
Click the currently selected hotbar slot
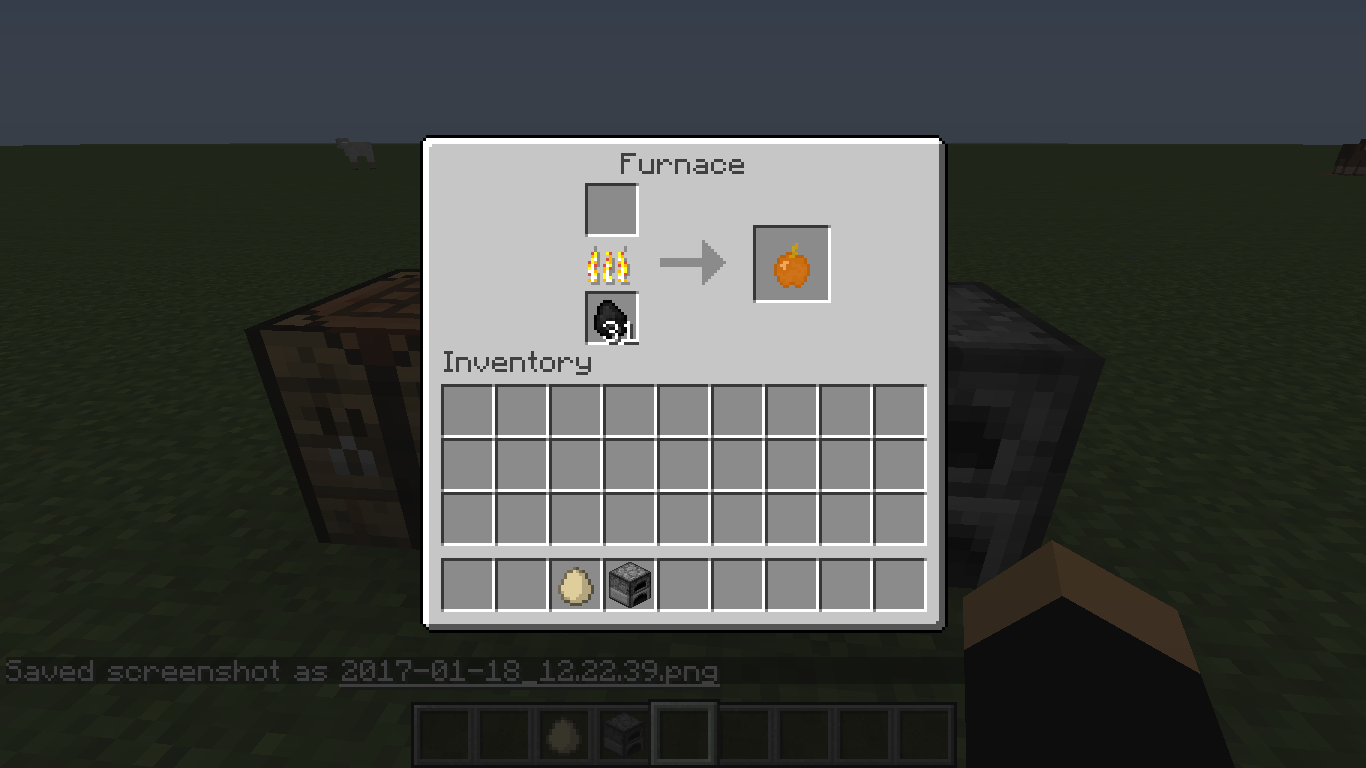pos(683,734)
